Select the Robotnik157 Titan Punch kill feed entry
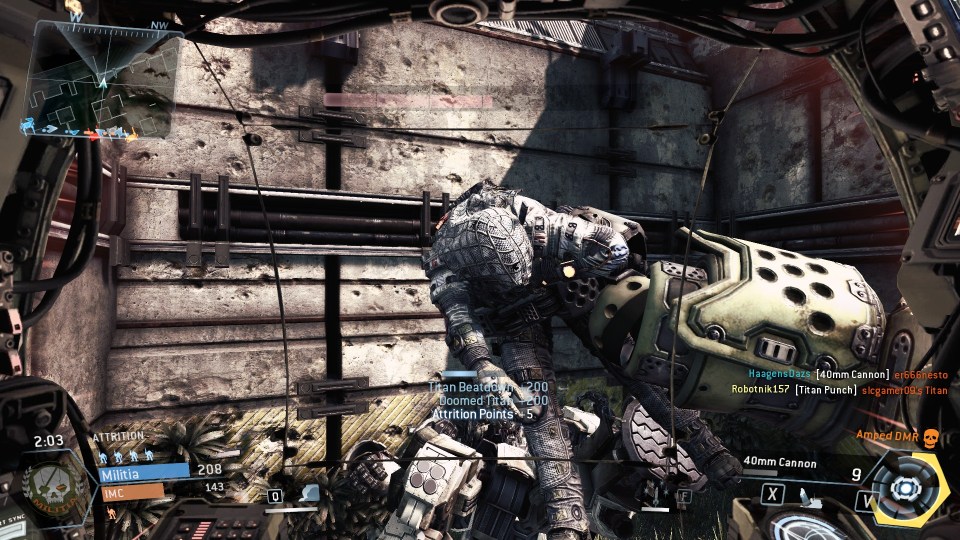Screen dimensions: 960x540 pos(838,390)
